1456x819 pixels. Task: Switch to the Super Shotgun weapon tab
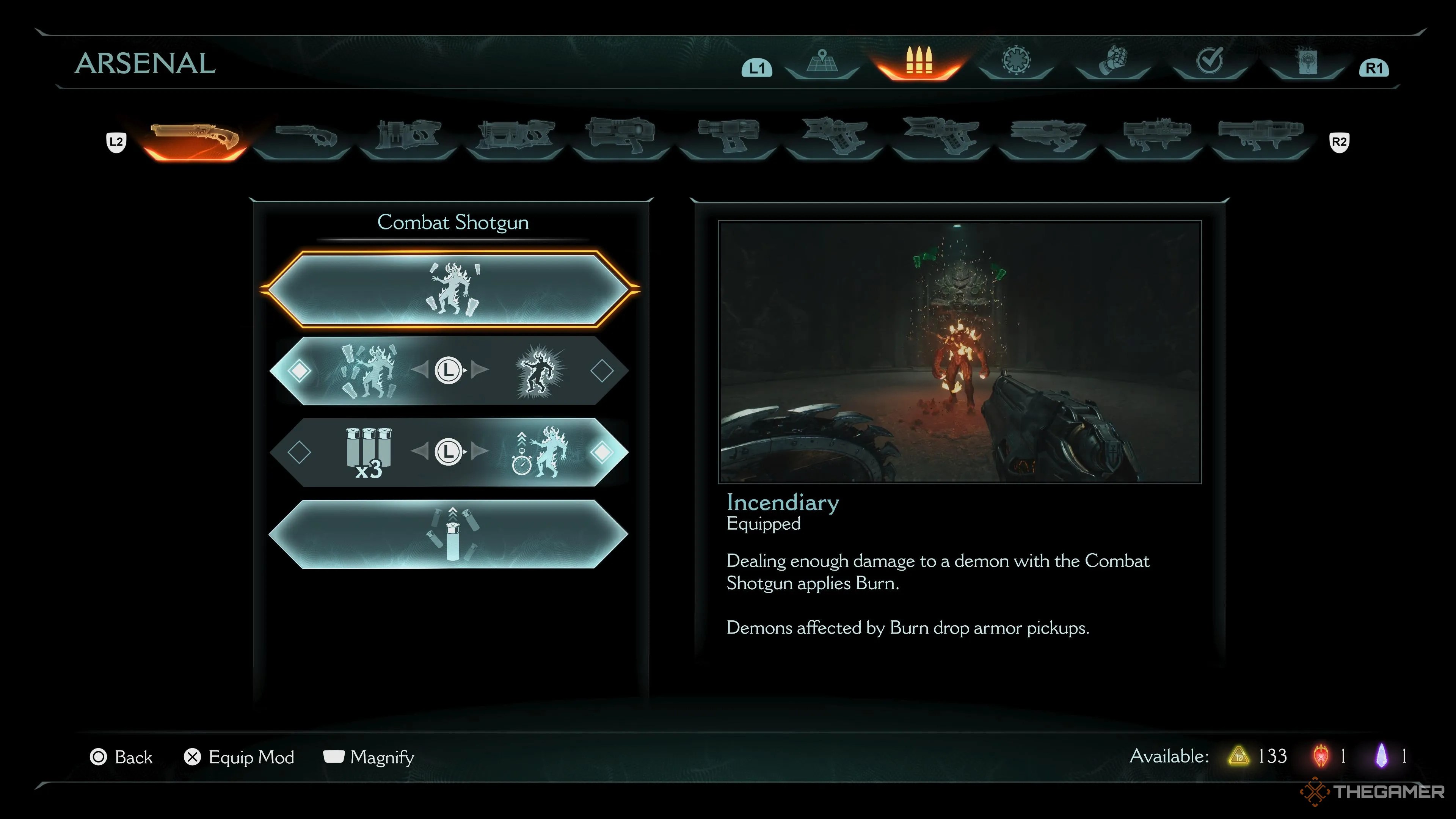tap(306, 138)
